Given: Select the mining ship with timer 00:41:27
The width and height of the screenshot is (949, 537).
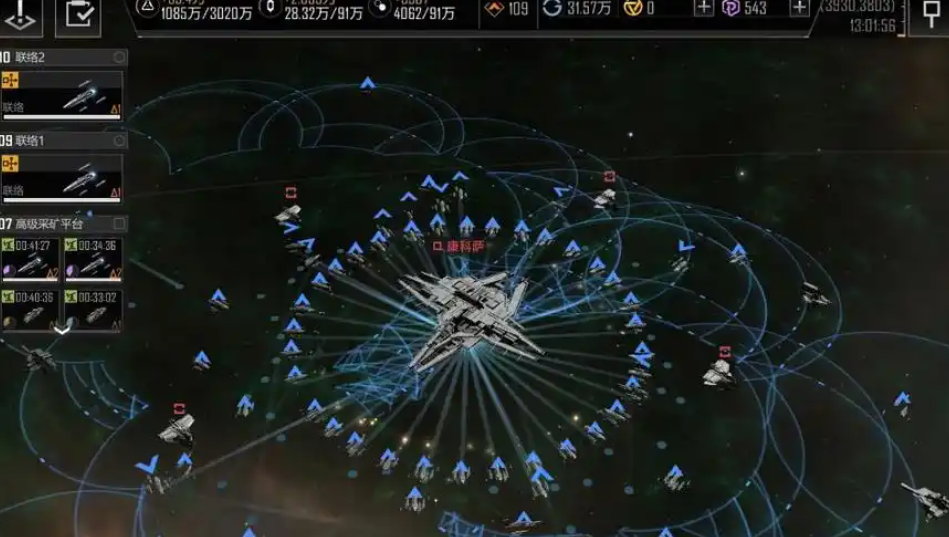Looking at the screenshot, I should 30,259.
